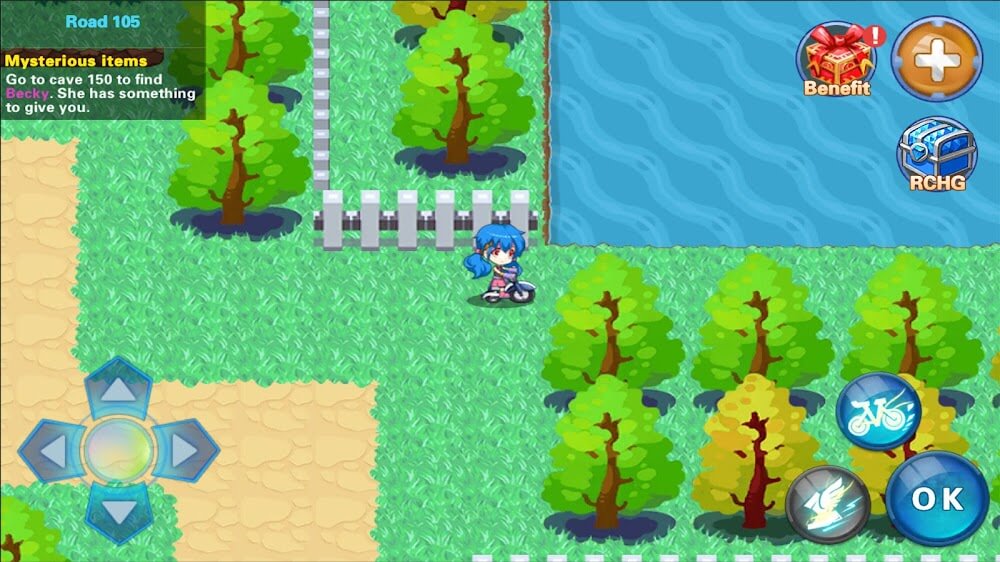Confirm with the blue OK button

pos(937,498)
